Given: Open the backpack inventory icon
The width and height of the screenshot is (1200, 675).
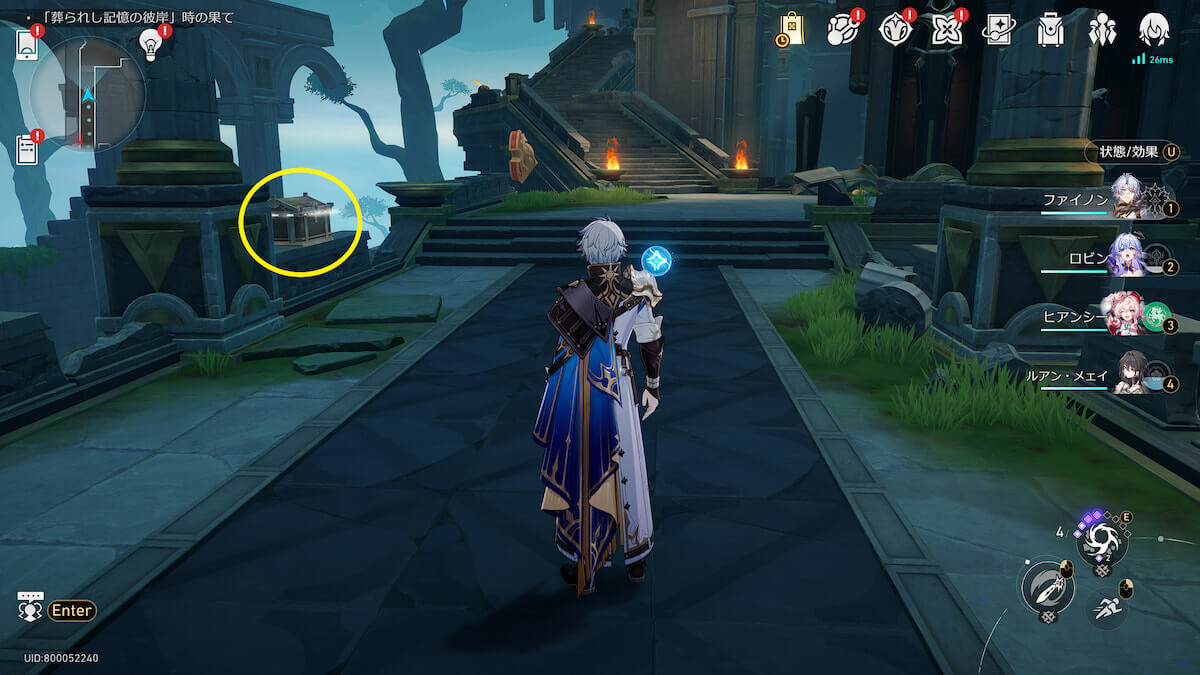Looking at the screenshot, I should [x=1050, y=30].
